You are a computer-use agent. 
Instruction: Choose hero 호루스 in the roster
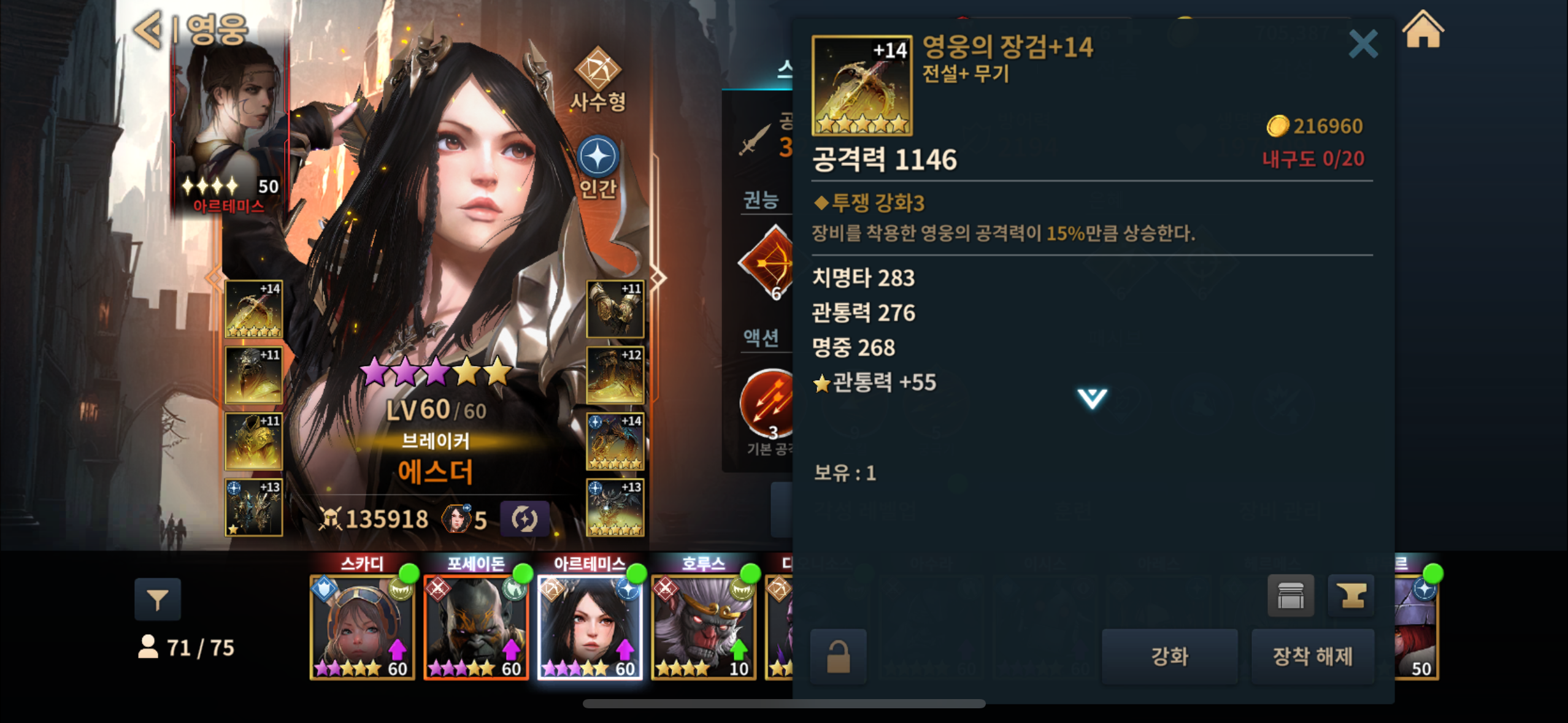tap(703, 627)
